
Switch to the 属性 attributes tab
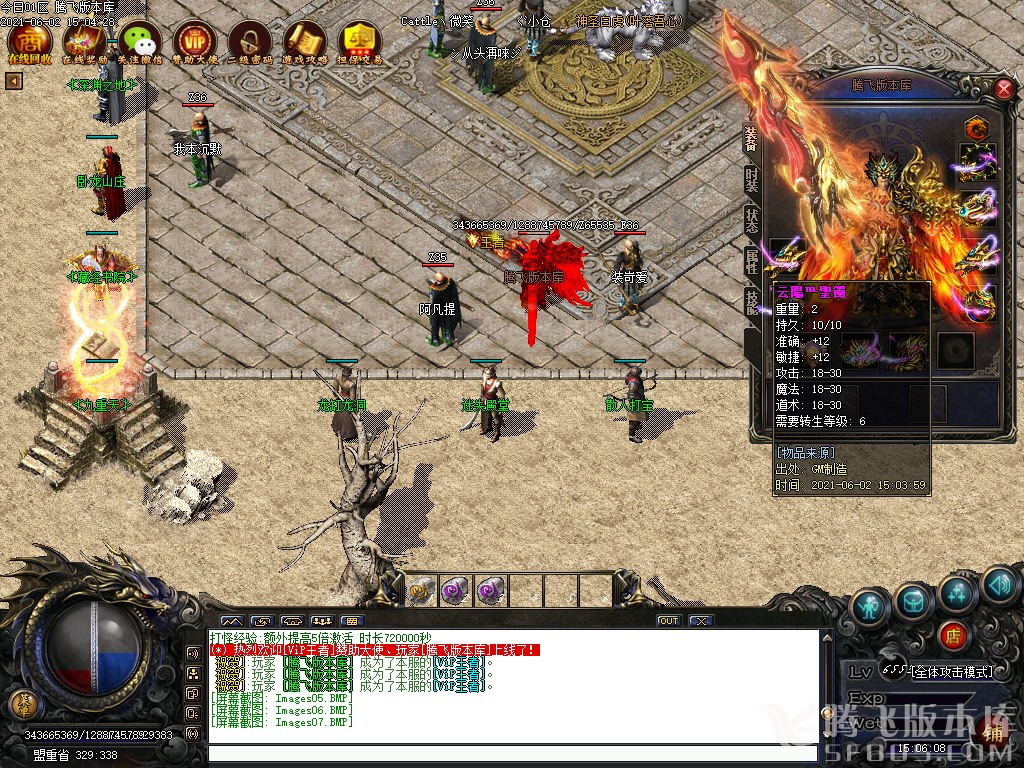[751, 260]
